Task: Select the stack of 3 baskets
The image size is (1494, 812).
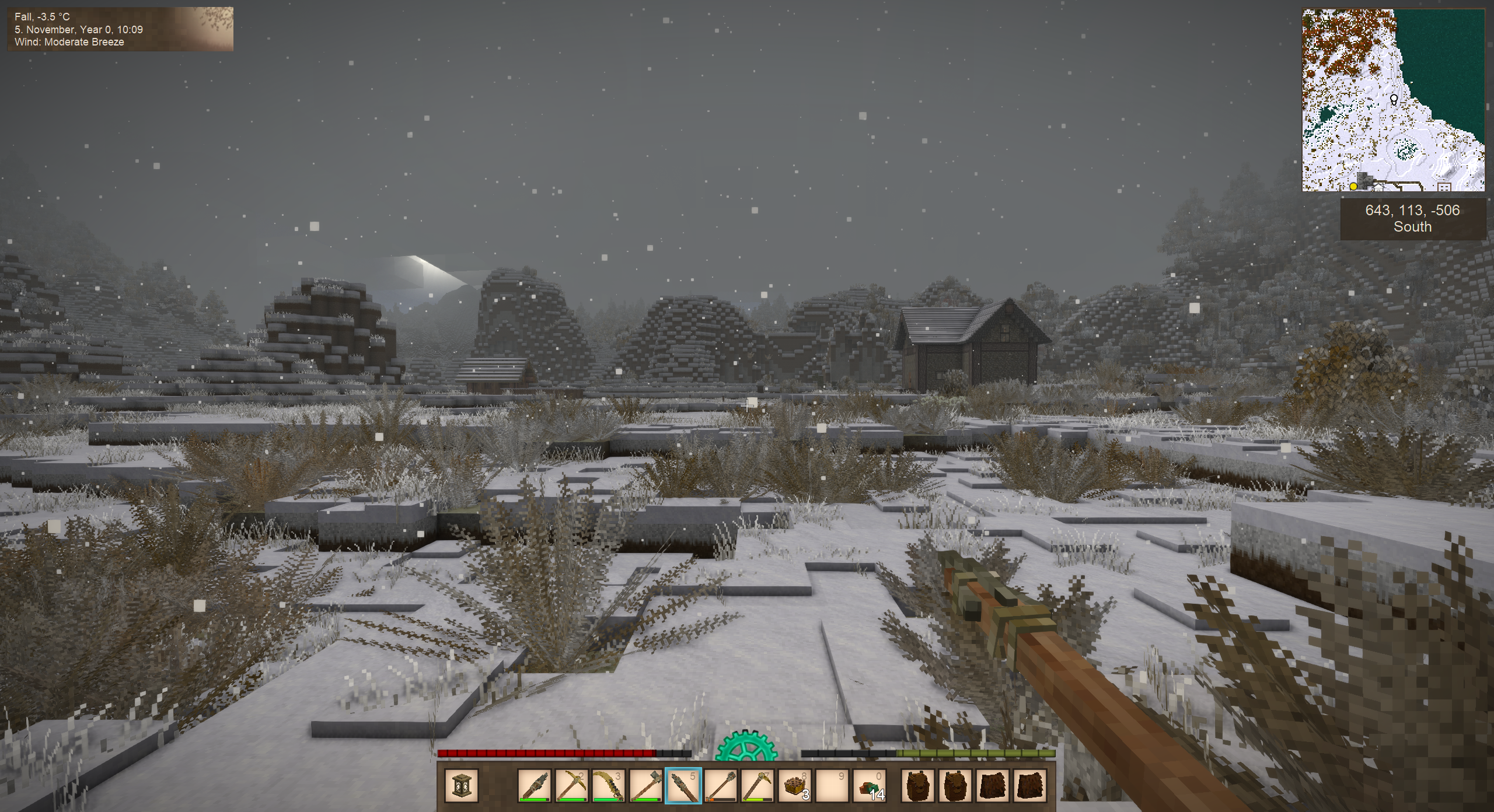Action: tap(795, 786)
